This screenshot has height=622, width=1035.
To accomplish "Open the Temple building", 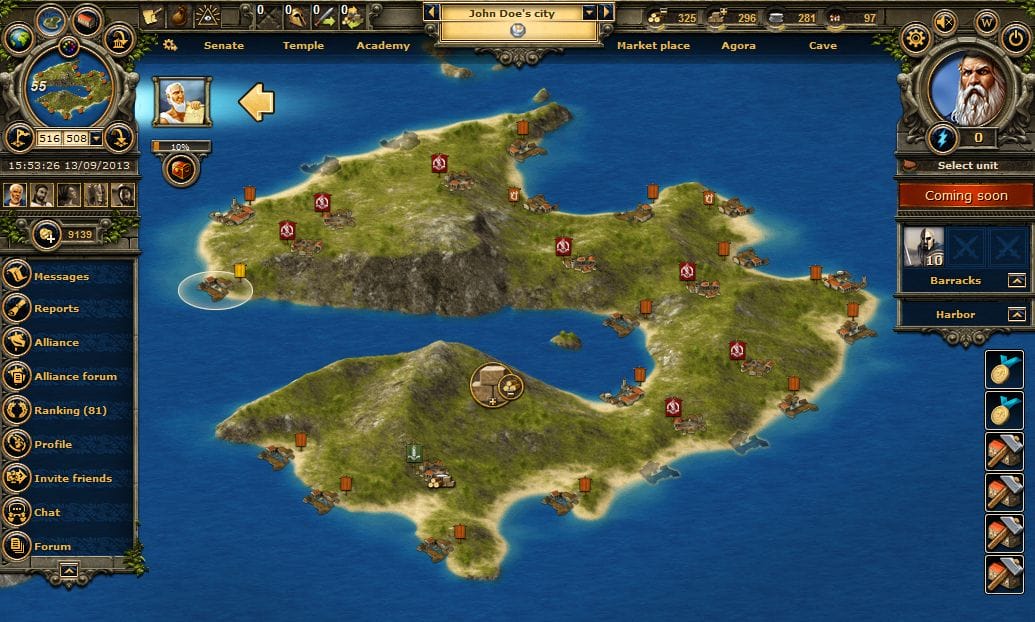I will (x=303, y=45).
